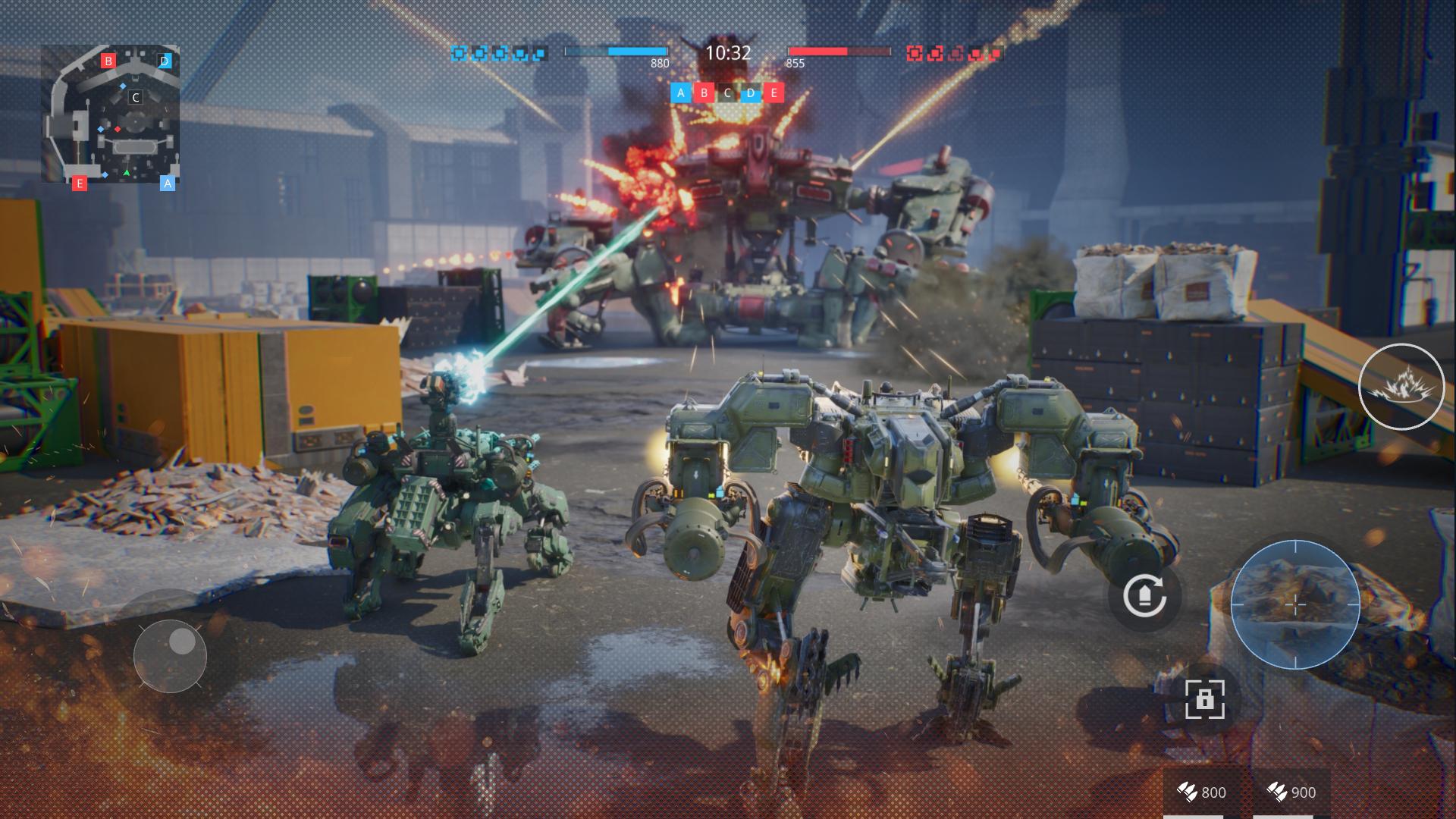The width and height of the screenshot is (1456, 819).
Task: Activate the explosion ability button
Action: pos(1401,387)
